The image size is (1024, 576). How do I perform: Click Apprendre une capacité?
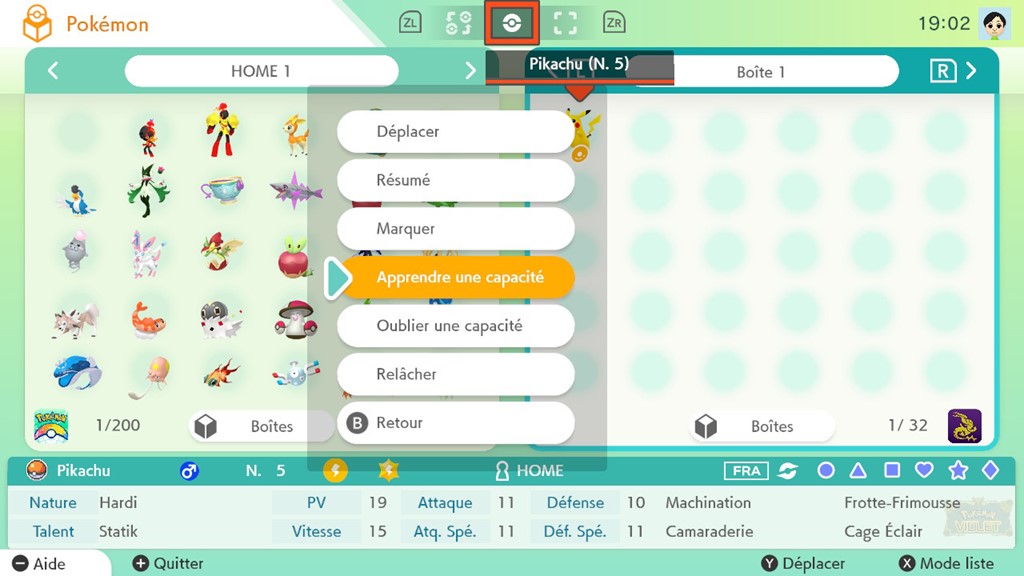pos(456,277)
